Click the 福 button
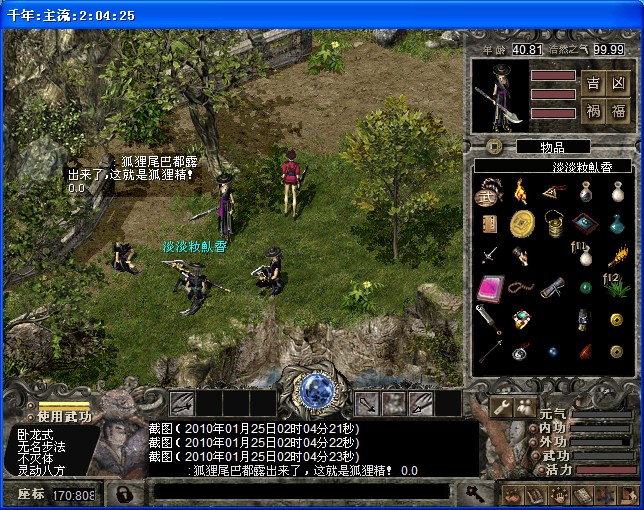This screenshot has height=510, width=644. coord(618,110)
